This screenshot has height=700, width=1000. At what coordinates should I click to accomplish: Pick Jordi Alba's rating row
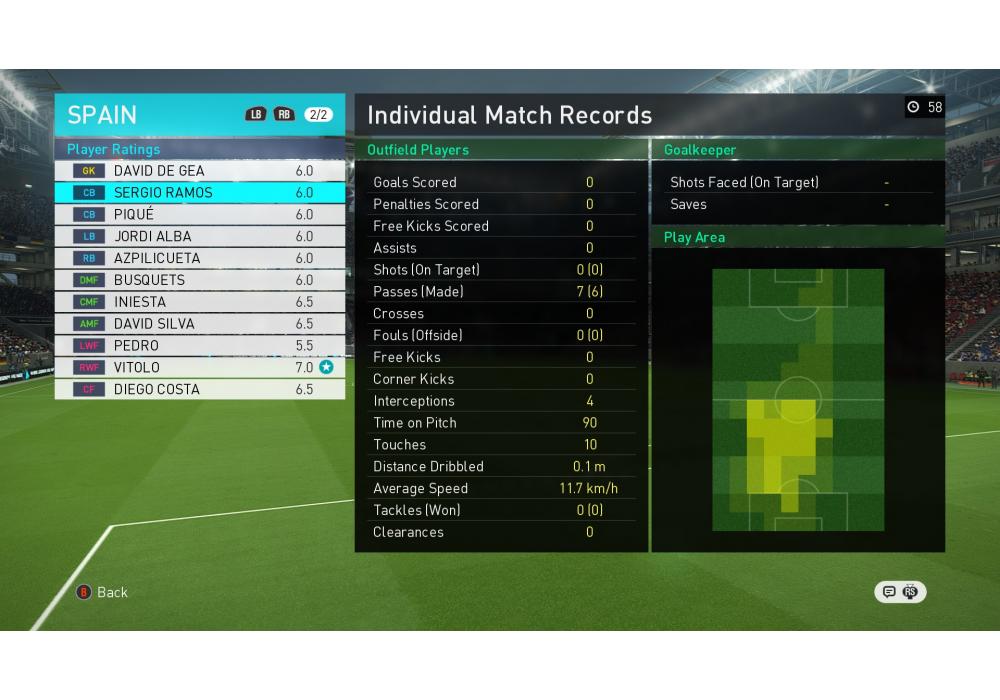pyautogui.click(x=200, y=237)
